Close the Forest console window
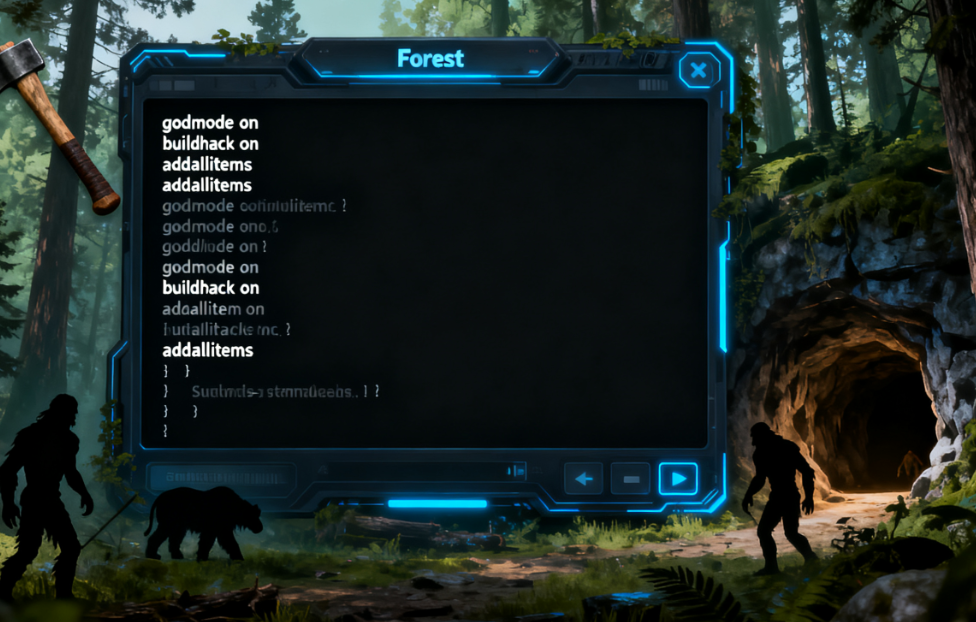This screenshot has width=976, height=622. 699,70
